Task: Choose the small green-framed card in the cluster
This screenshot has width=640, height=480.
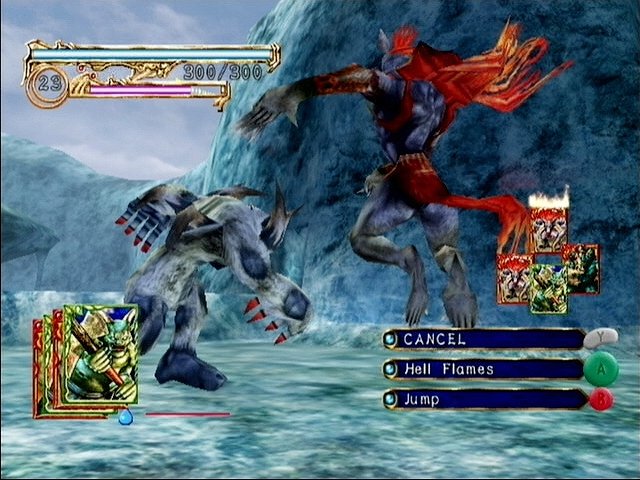Action: click(x=547, y=287)
